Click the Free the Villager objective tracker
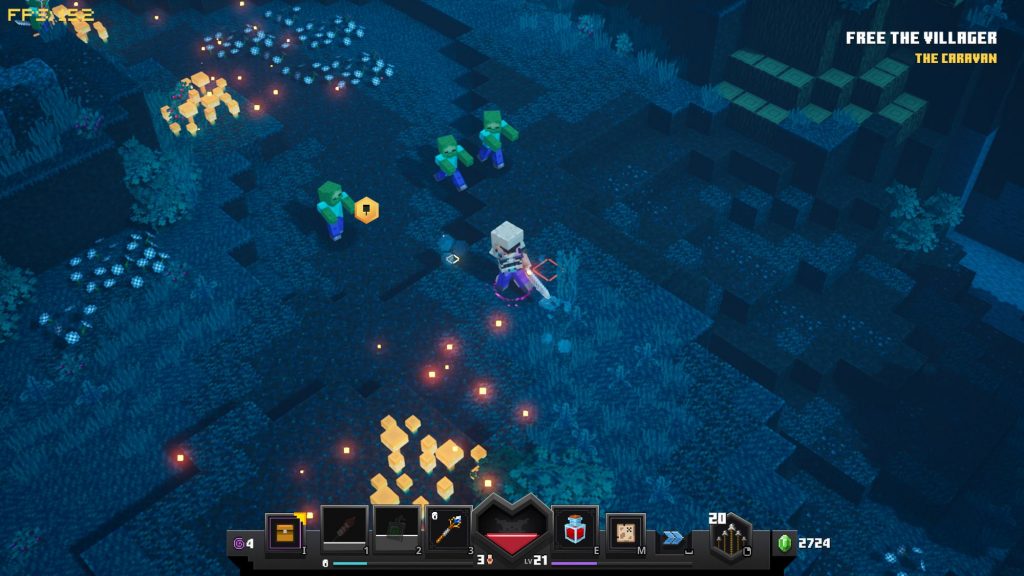This screenshot has height=576, width=1024. click(921, 38)
